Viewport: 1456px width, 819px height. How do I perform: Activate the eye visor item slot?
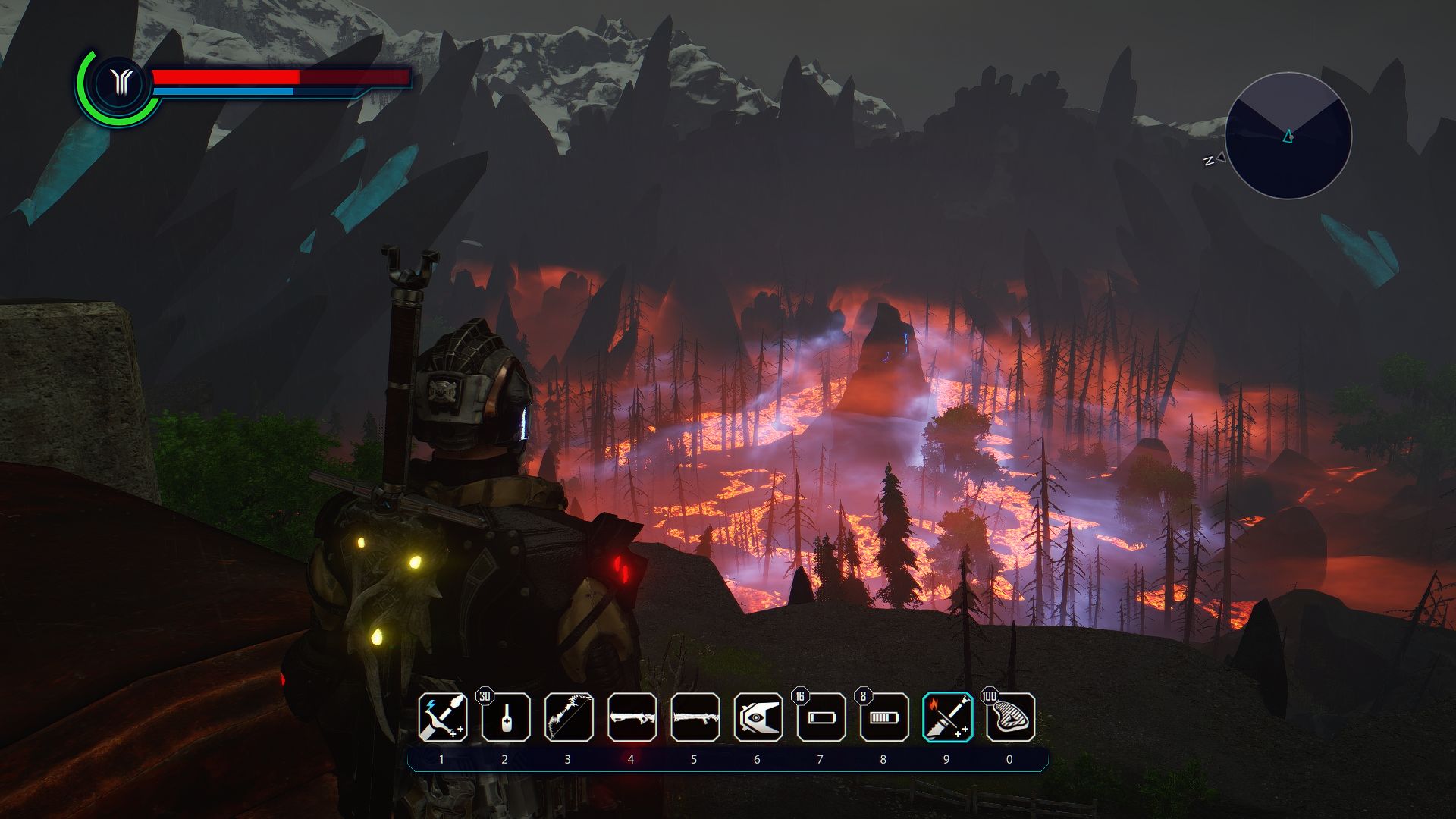coord(758,717)
